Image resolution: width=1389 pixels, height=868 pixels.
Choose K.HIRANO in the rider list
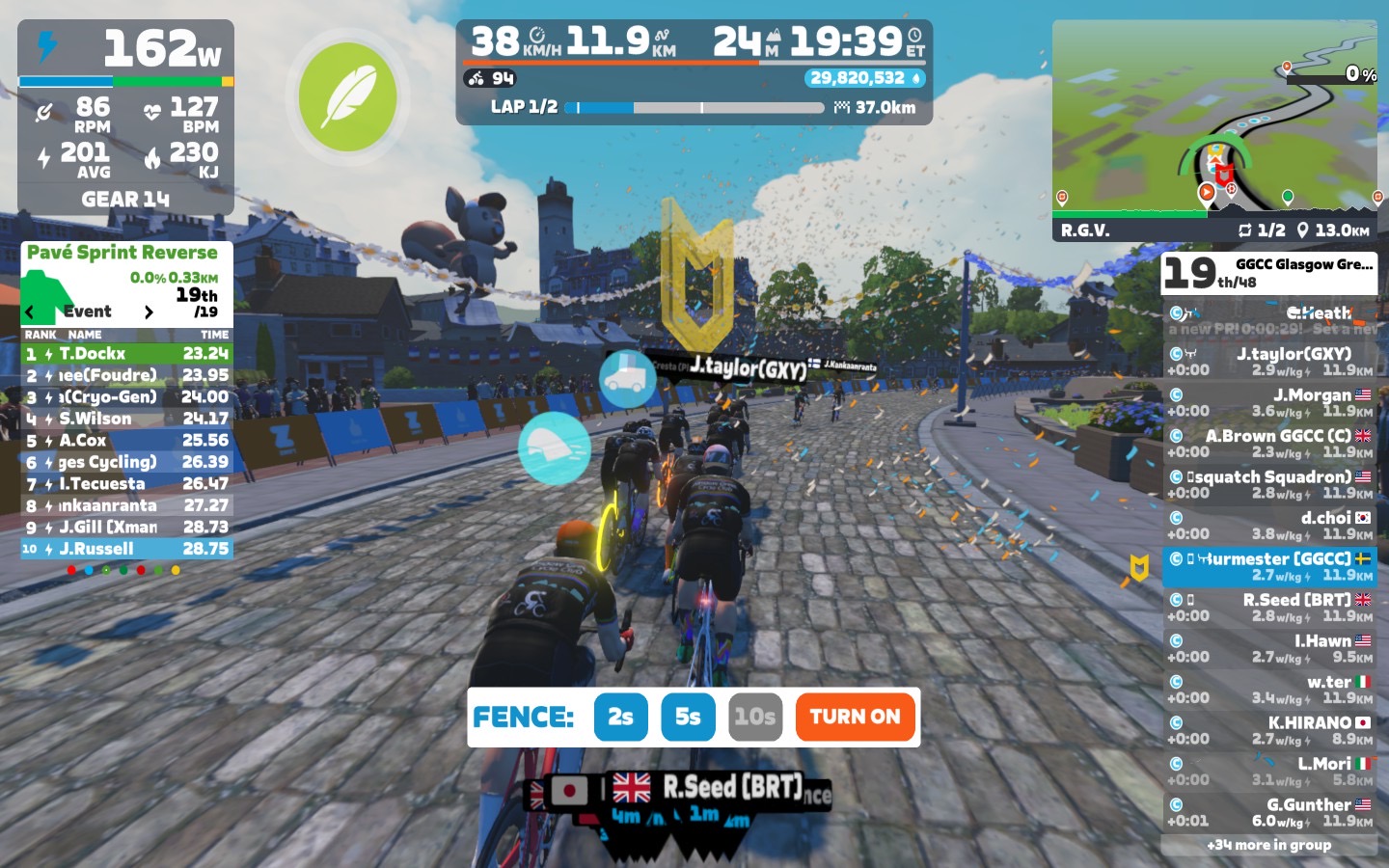(1269, 730)
